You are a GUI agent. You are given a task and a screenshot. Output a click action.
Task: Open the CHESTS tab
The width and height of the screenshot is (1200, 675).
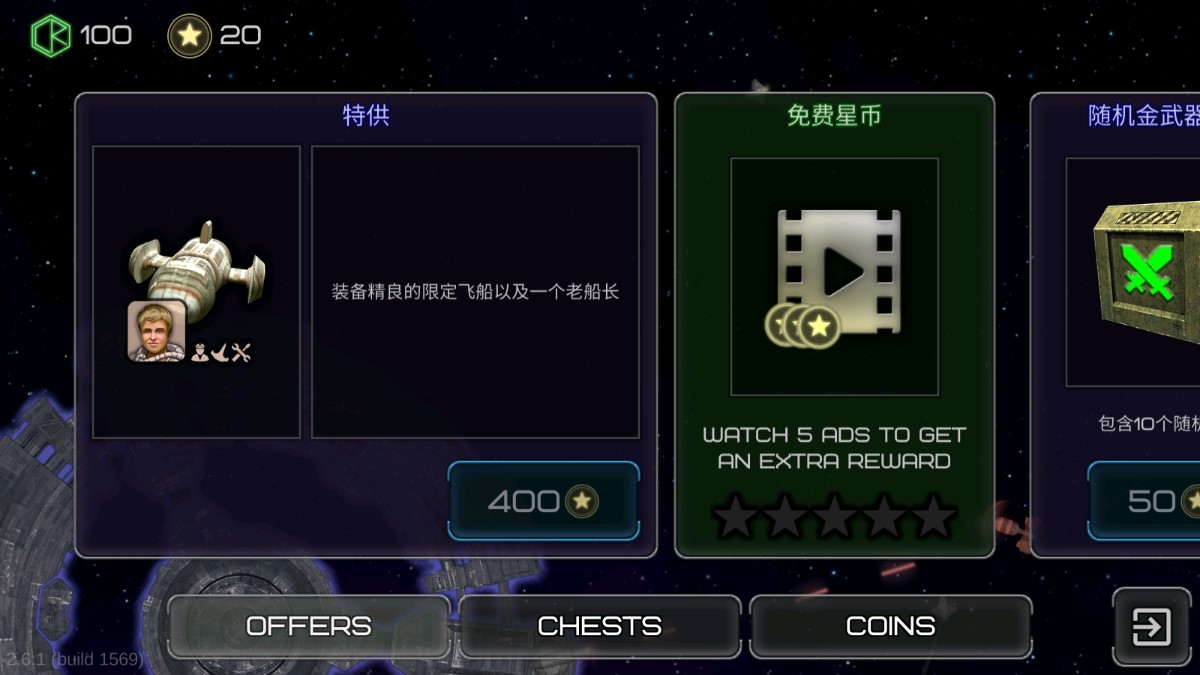(x=600, y=627)
